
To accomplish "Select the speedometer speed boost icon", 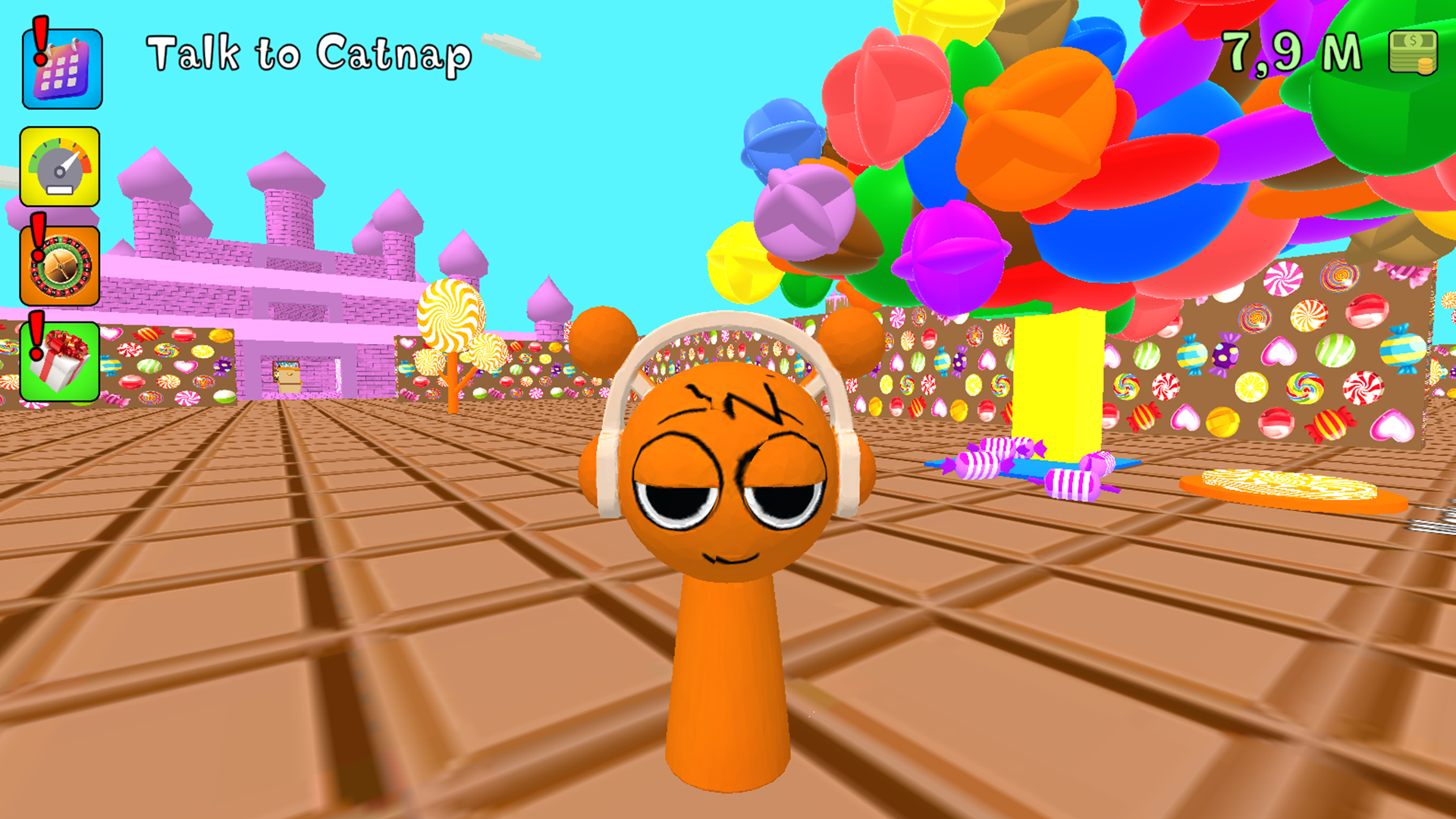I will pyautogui.click(x=61, y=167).
